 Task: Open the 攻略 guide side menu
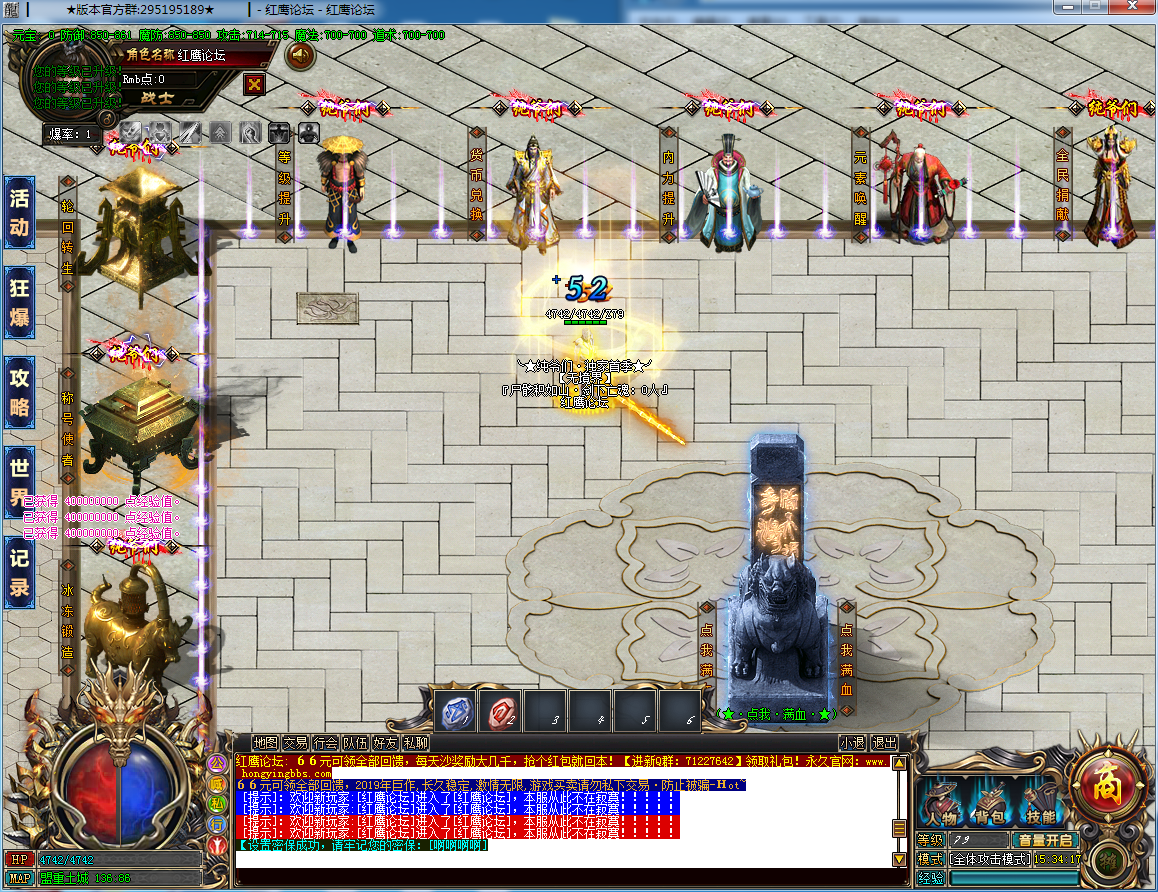[19, 392]
